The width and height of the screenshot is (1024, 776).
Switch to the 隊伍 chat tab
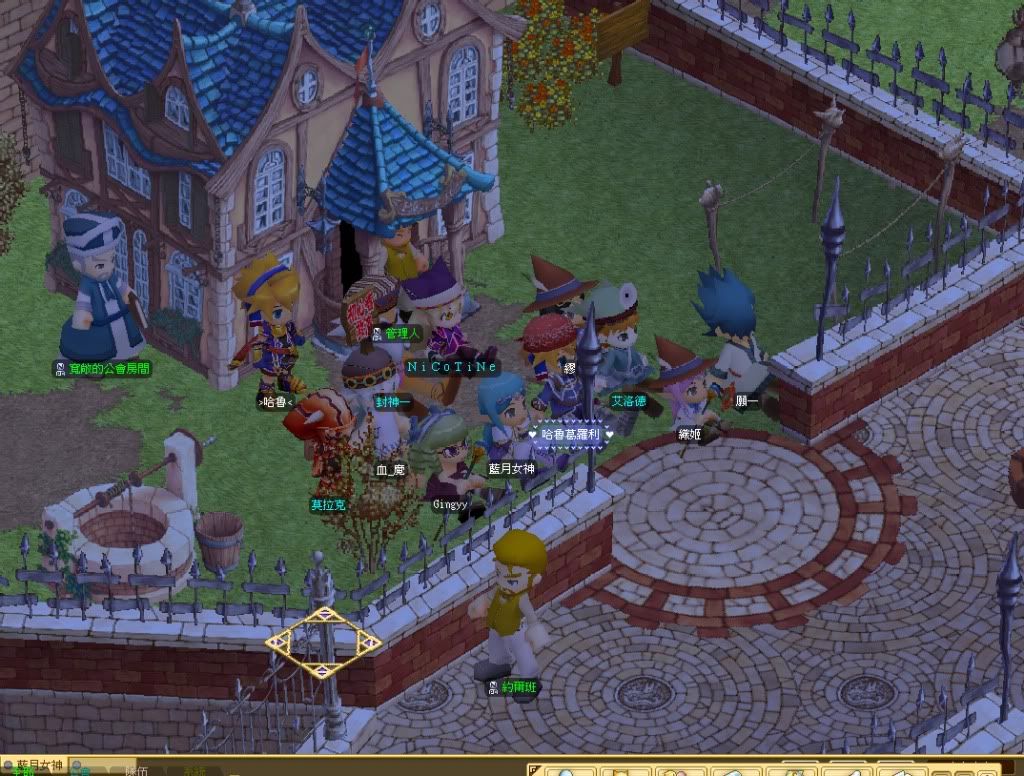[136, 771]
